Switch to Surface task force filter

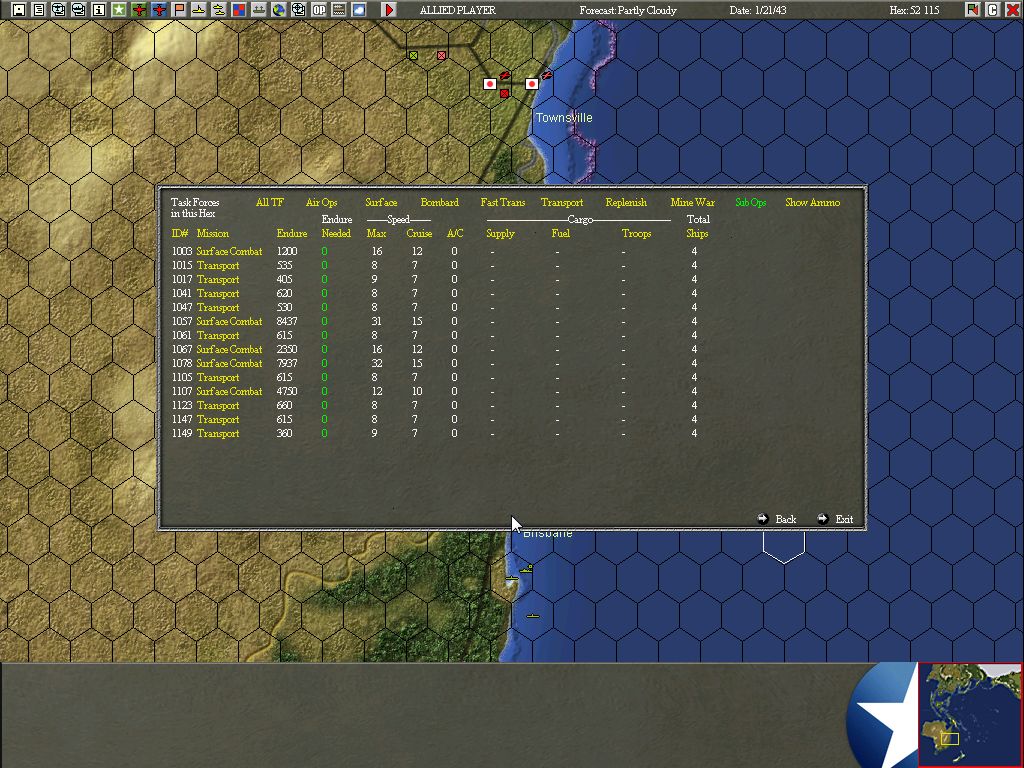pos(381,203)
